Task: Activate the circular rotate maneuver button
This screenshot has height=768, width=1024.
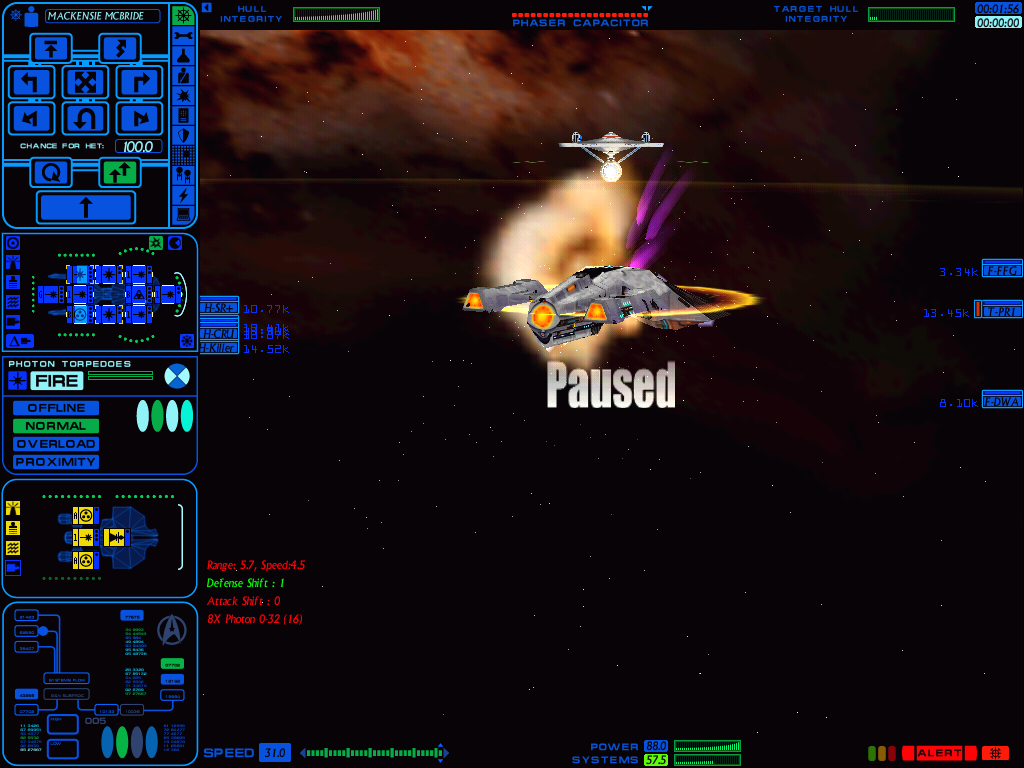Action: coord(50,173)
